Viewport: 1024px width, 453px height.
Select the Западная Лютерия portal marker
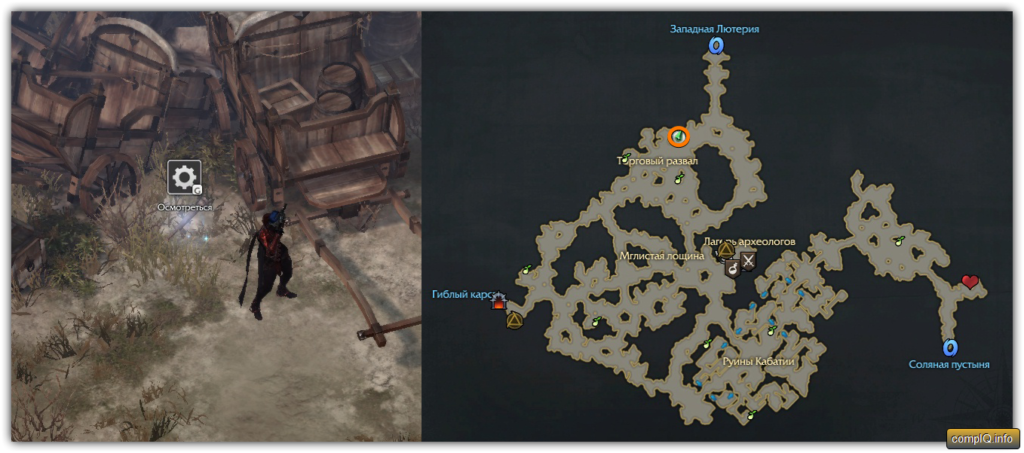(x=715, y=46)
